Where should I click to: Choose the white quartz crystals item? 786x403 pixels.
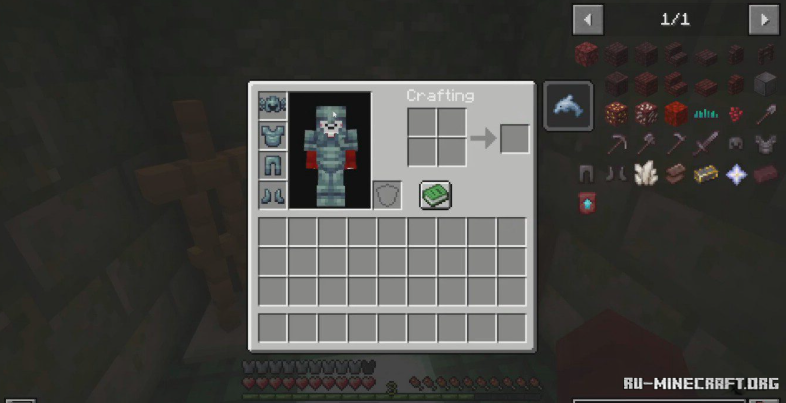click(646, 174)
